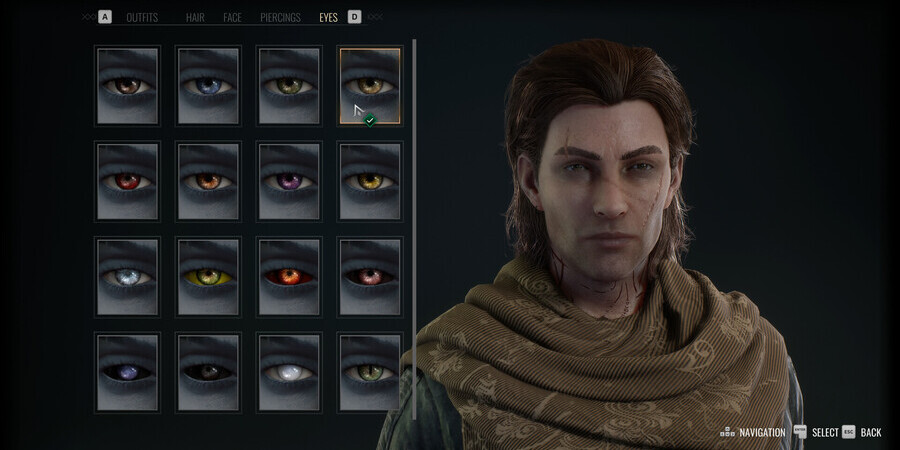
Task: Select the Eyes tab
Action: coord(328,17)
